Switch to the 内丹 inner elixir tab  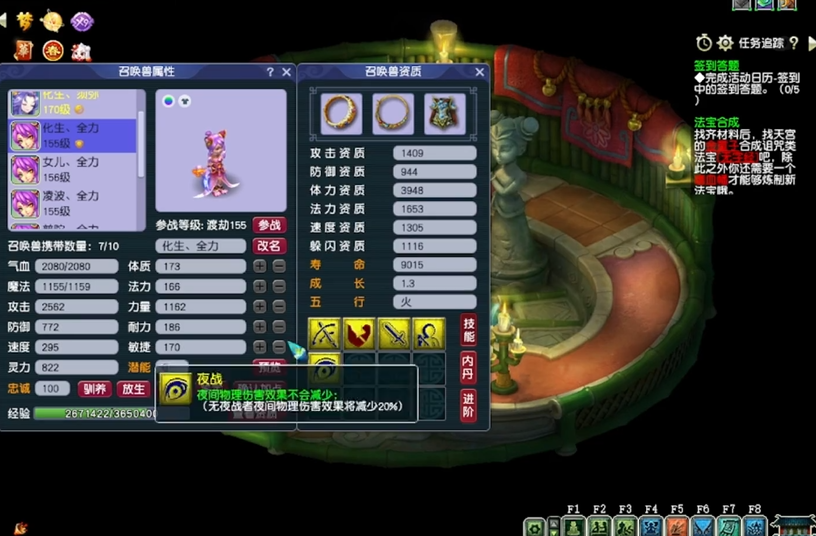point(468,367)
